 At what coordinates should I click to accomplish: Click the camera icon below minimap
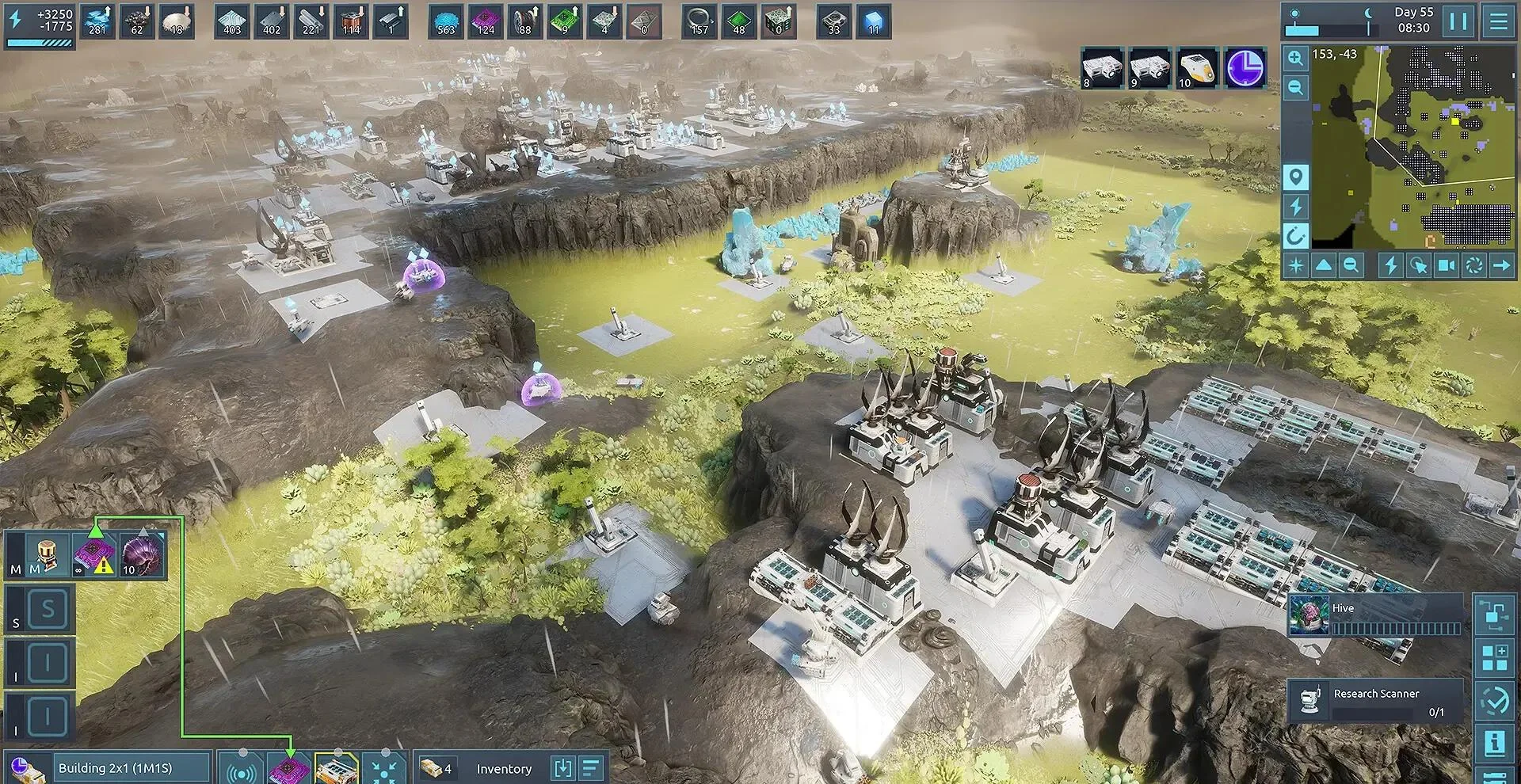(x=1446, y=265)
